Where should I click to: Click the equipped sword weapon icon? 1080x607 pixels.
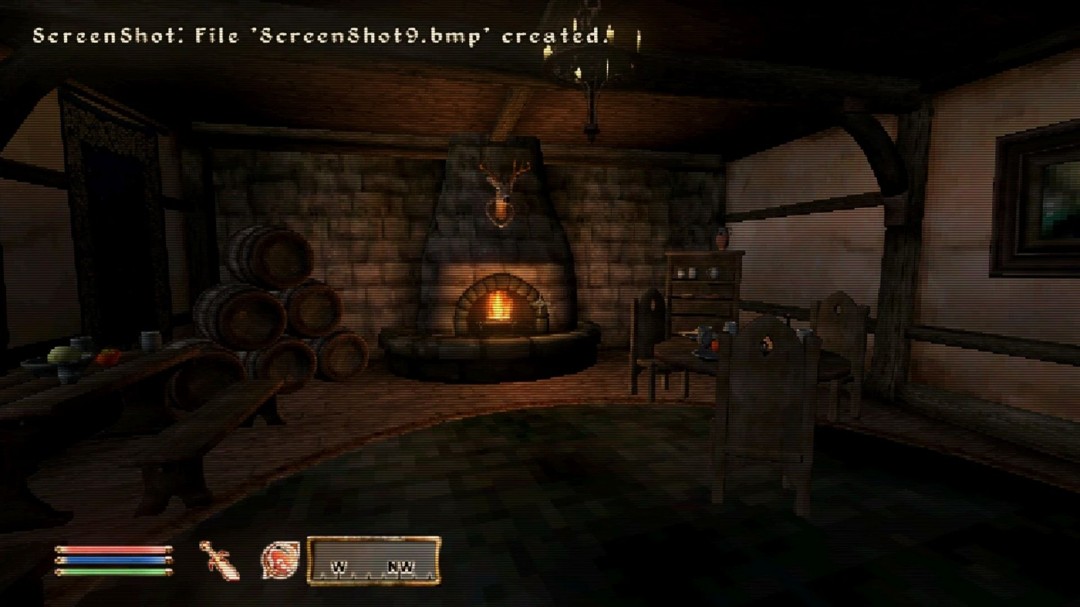click(x=219, y=560)
